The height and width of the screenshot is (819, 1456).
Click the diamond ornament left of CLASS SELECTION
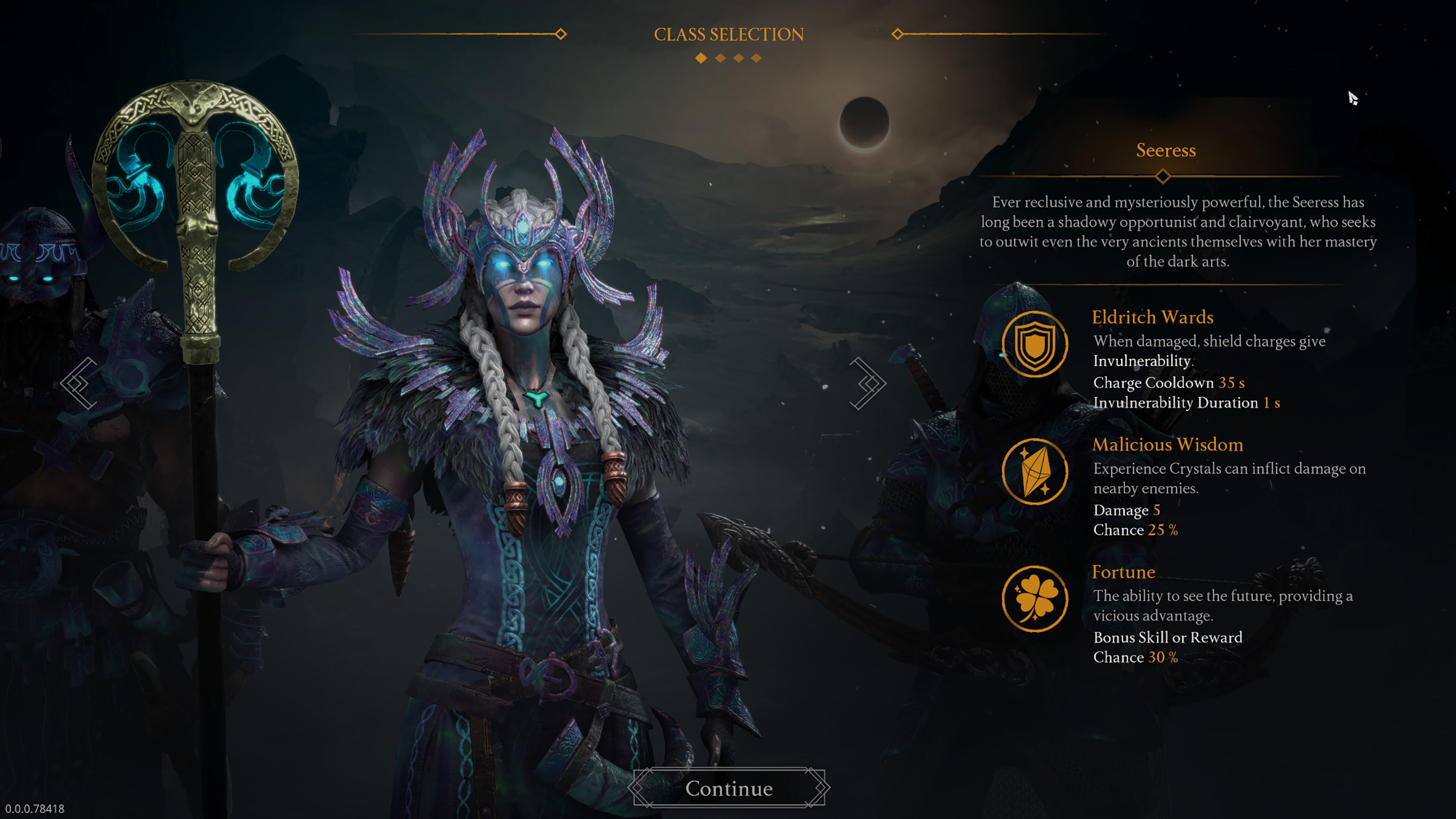tap(561, 35)
